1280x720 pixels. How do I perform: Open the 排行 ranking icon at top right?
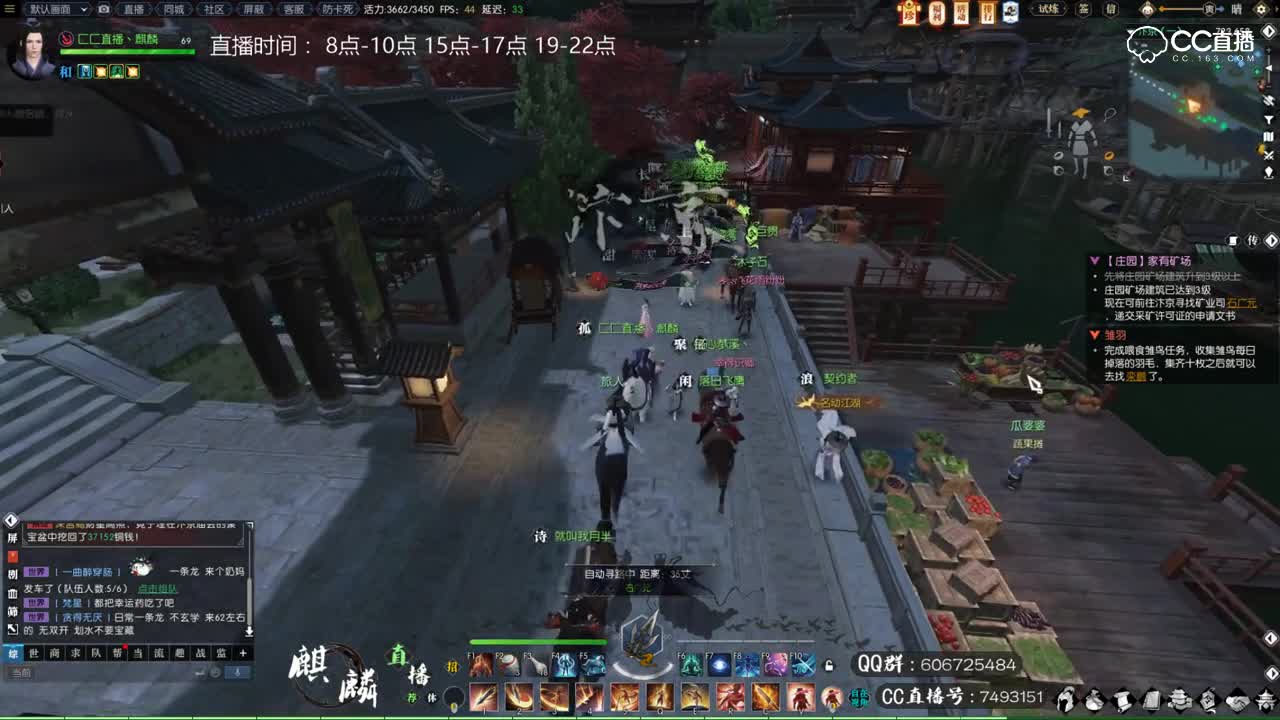click(986, 12)
